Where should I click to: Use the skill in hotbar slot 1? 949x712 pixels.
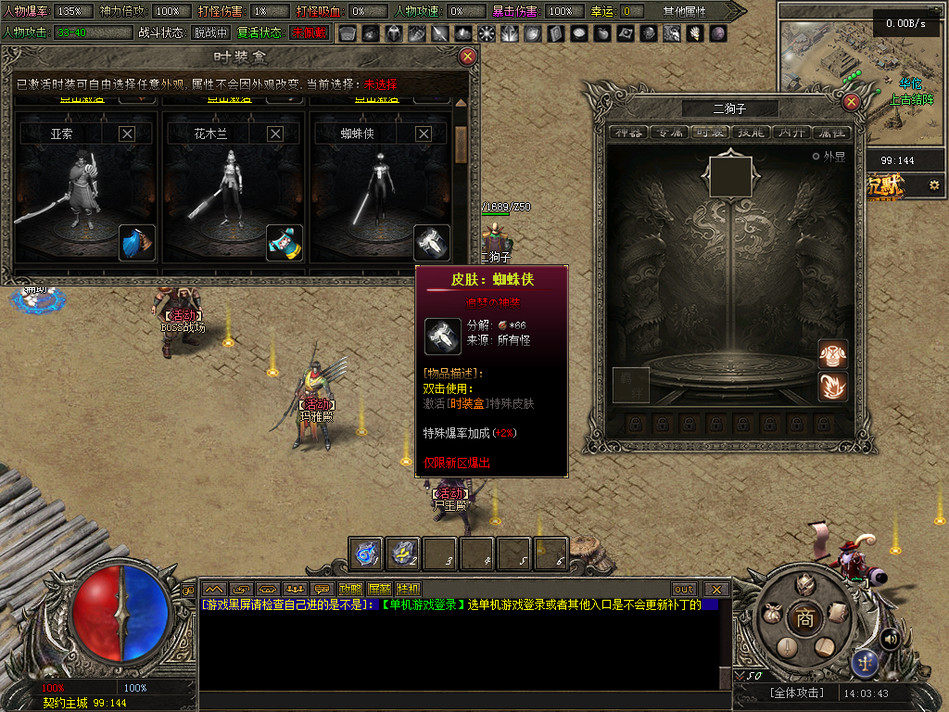coord(367,552)
